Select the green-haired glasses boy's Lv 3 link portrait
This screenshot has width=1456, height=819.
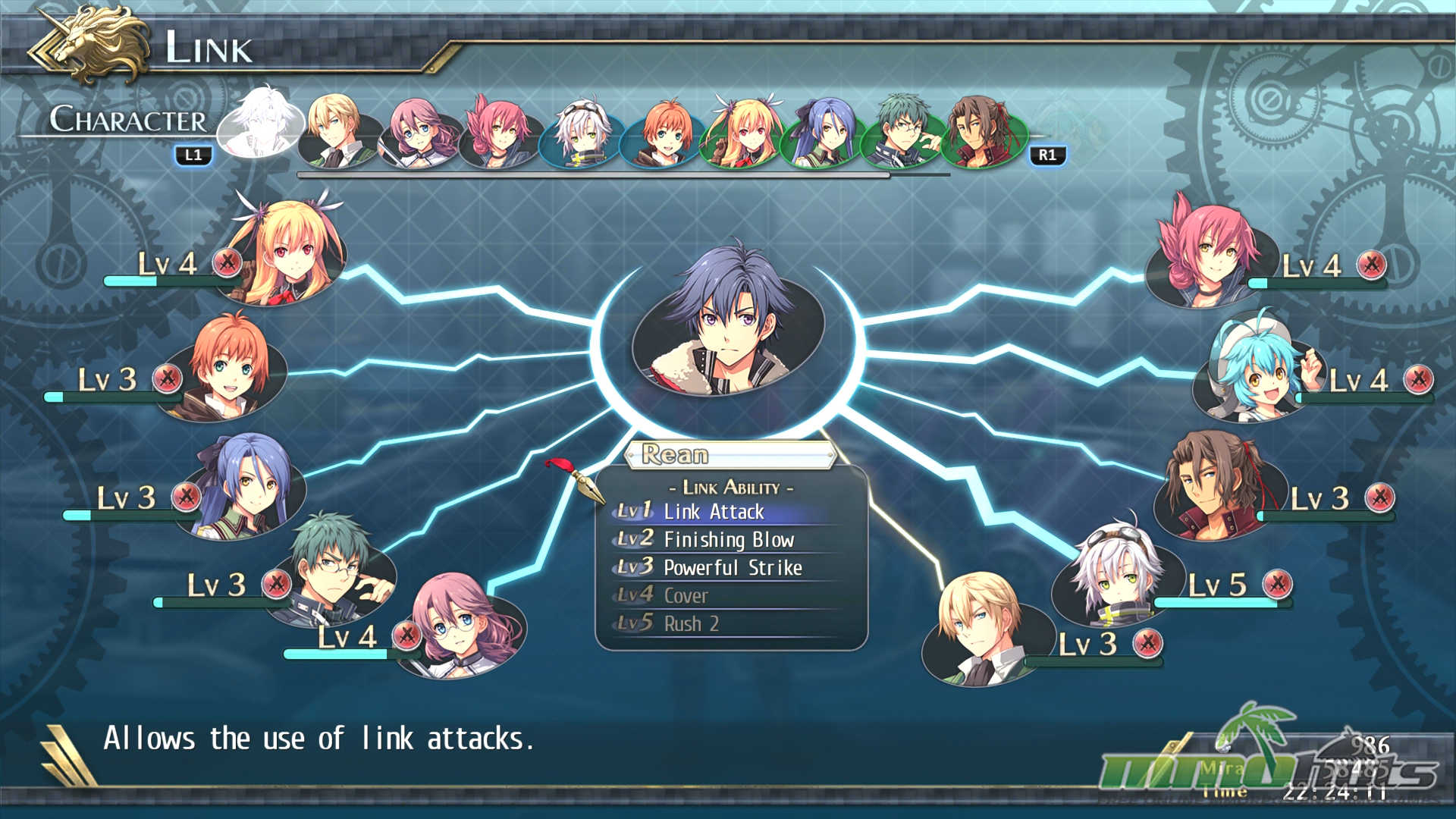[x=334, y=569]
